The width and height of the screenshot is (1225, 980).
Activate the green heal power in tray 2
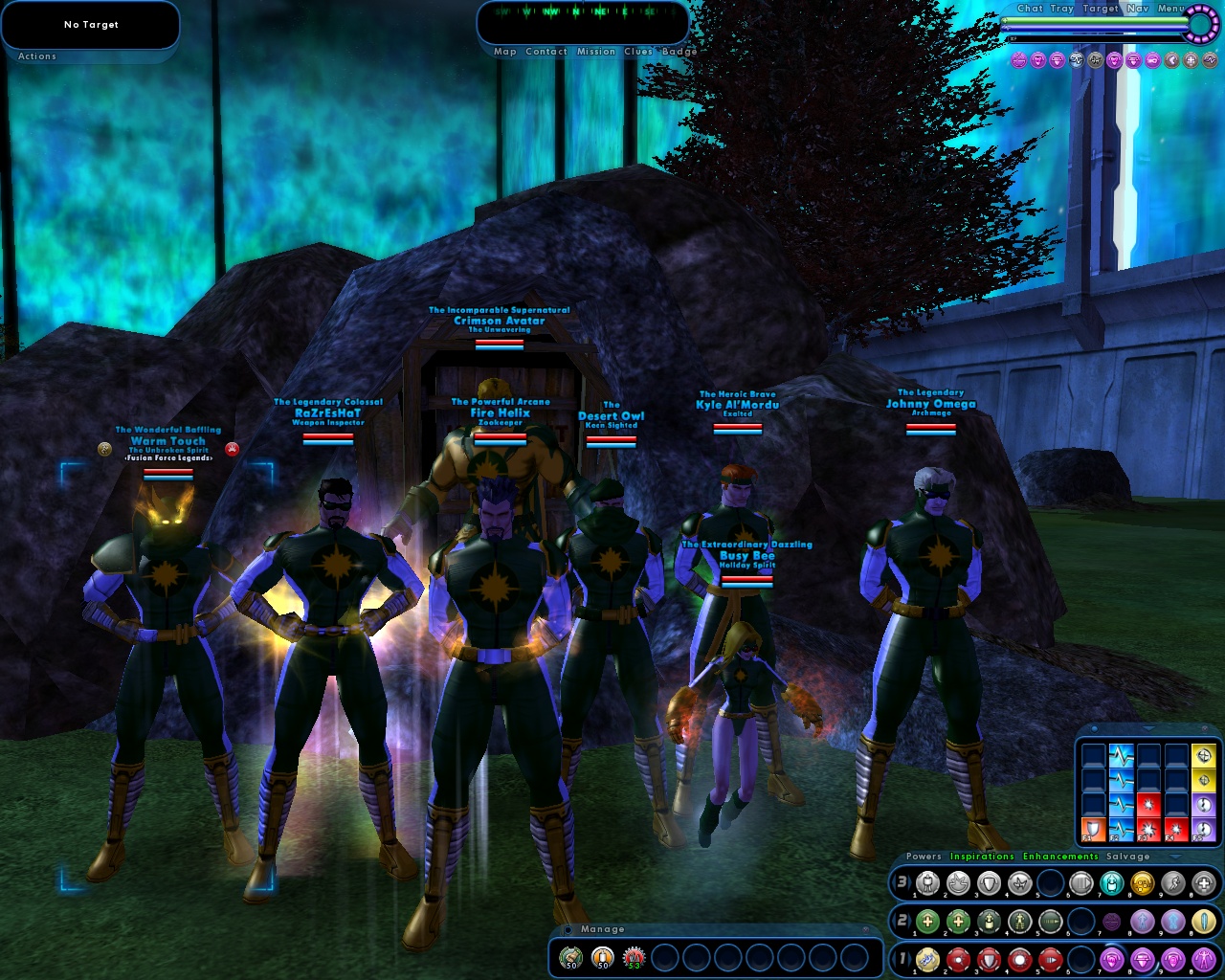(x=928, y=921)
